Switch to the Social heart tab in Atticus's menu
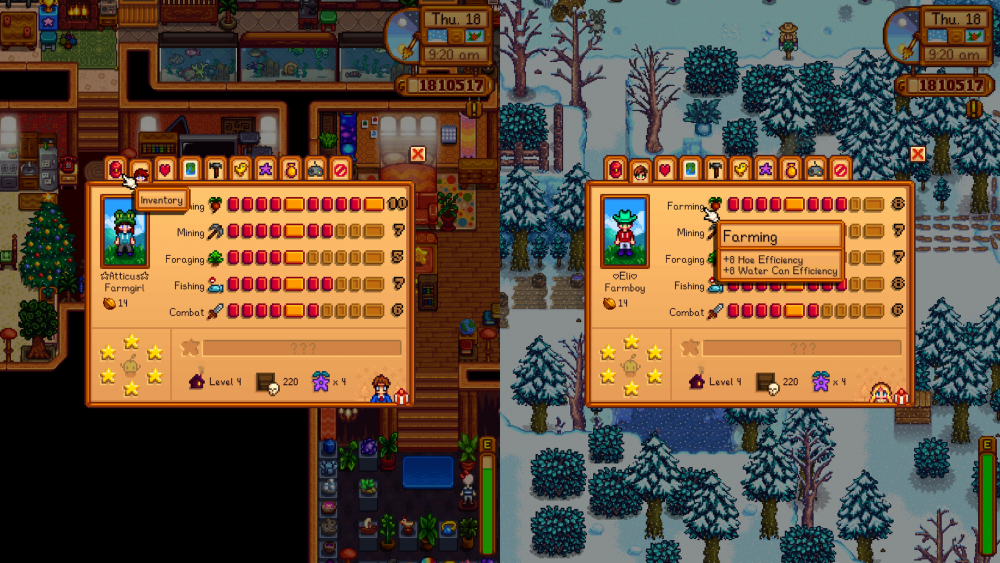The width and height of the screenshot is (1000, 563). coord(165,169)
